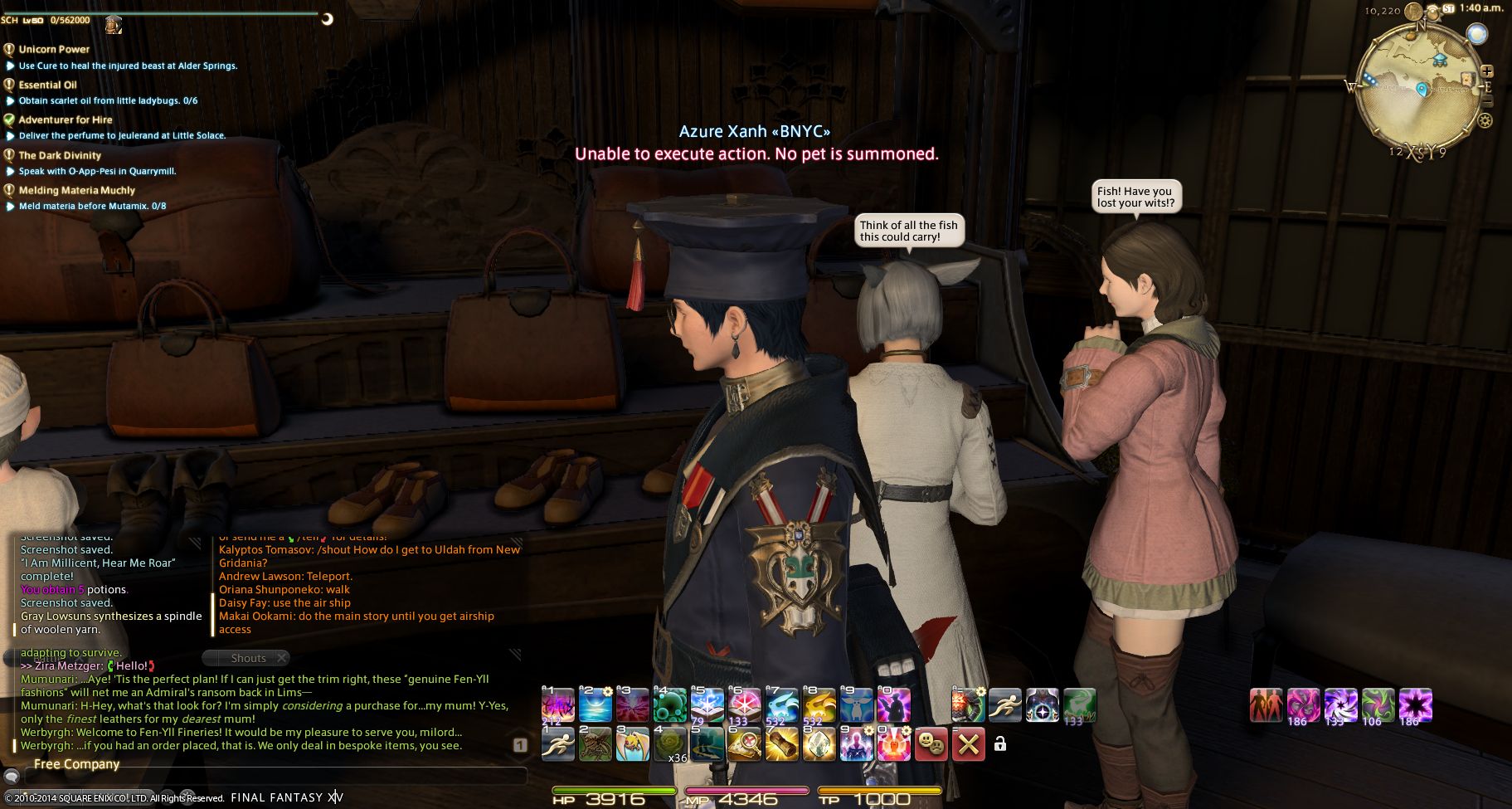Activate the two red silhouettes ability

click(1266, 706)
